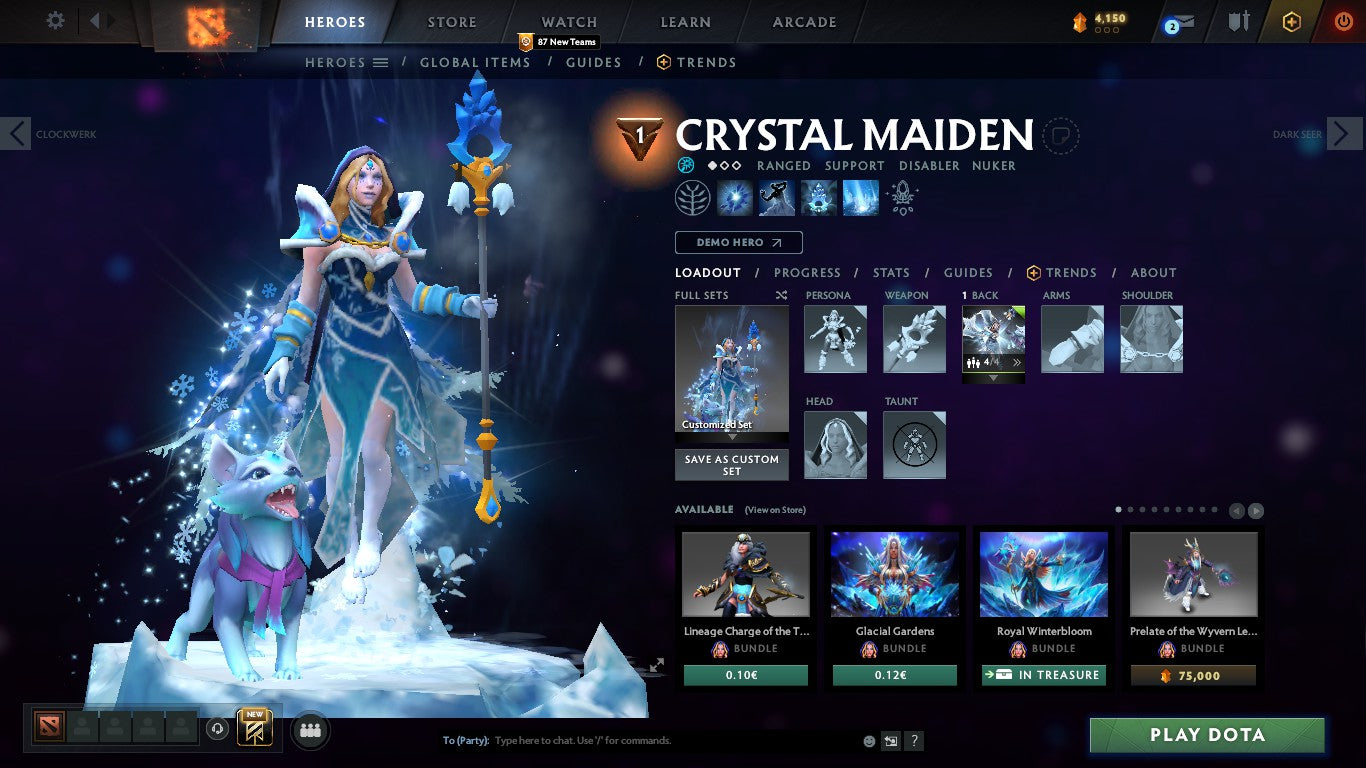View the Crystal Nova ability icon

tap(734, 197)
